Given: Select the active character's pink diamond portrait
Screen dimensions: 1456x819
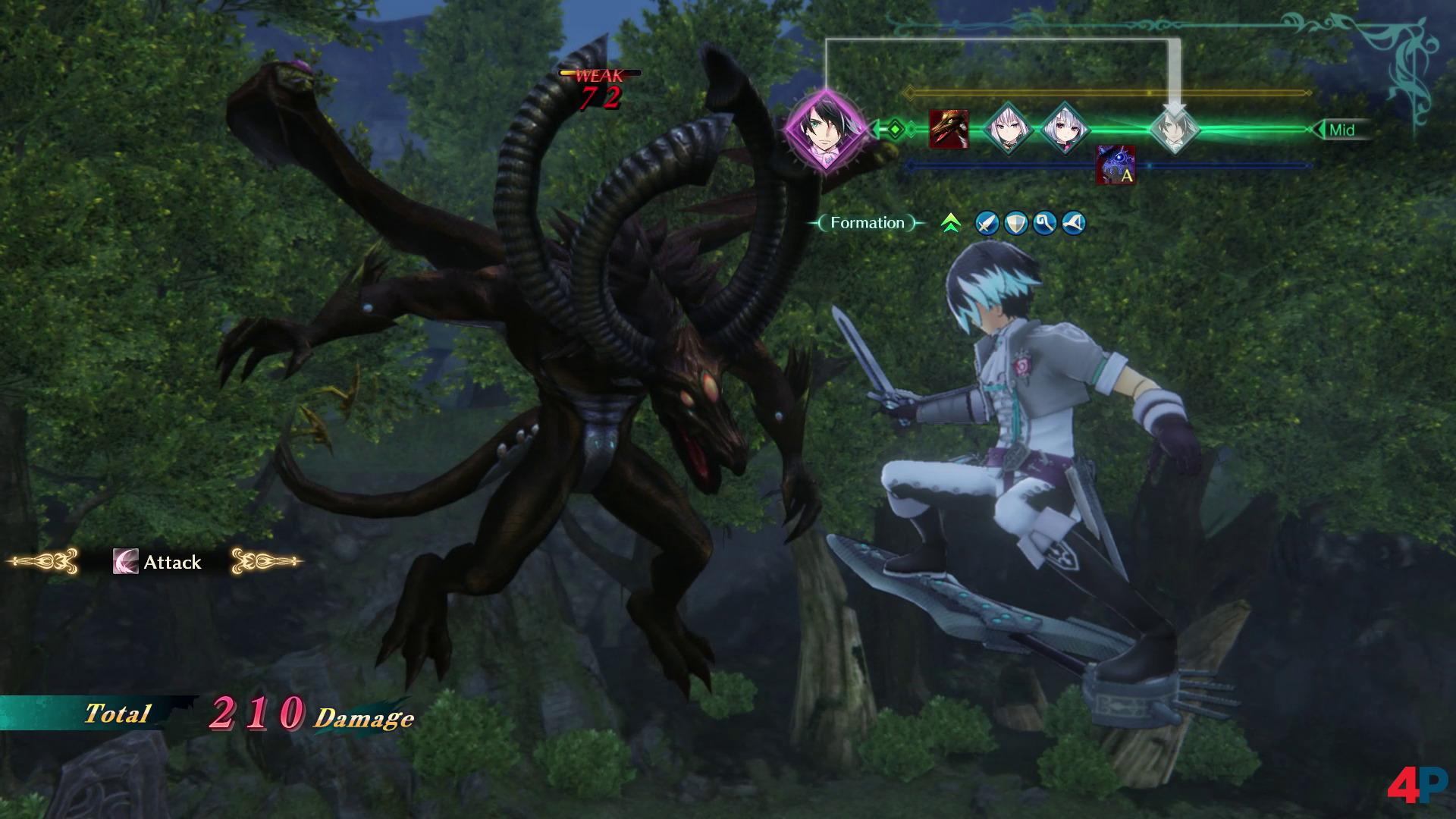Looking at the screenshot, I should 827,129.
